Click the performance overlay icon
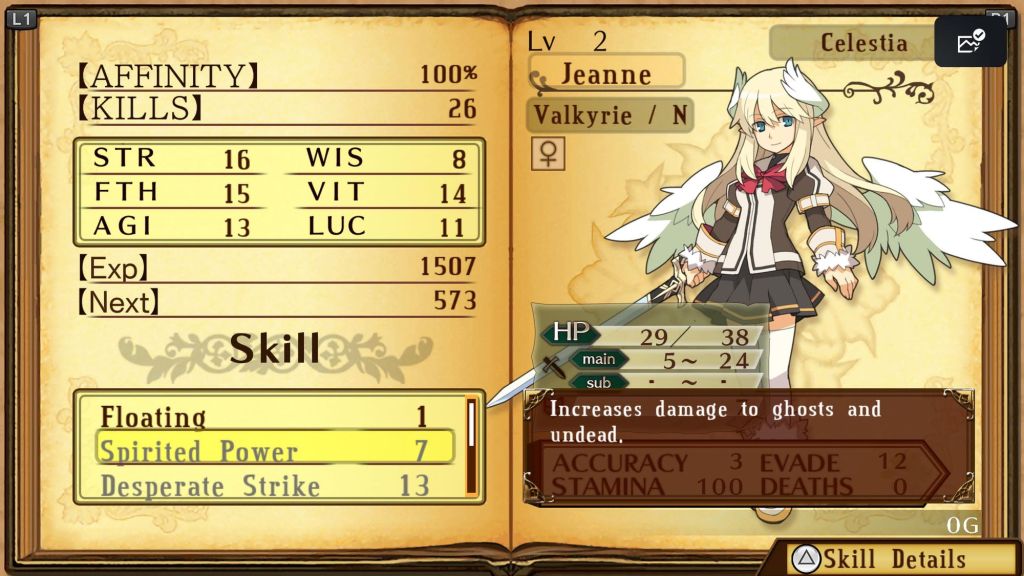 pyautogui.click(x=970, y=42)
